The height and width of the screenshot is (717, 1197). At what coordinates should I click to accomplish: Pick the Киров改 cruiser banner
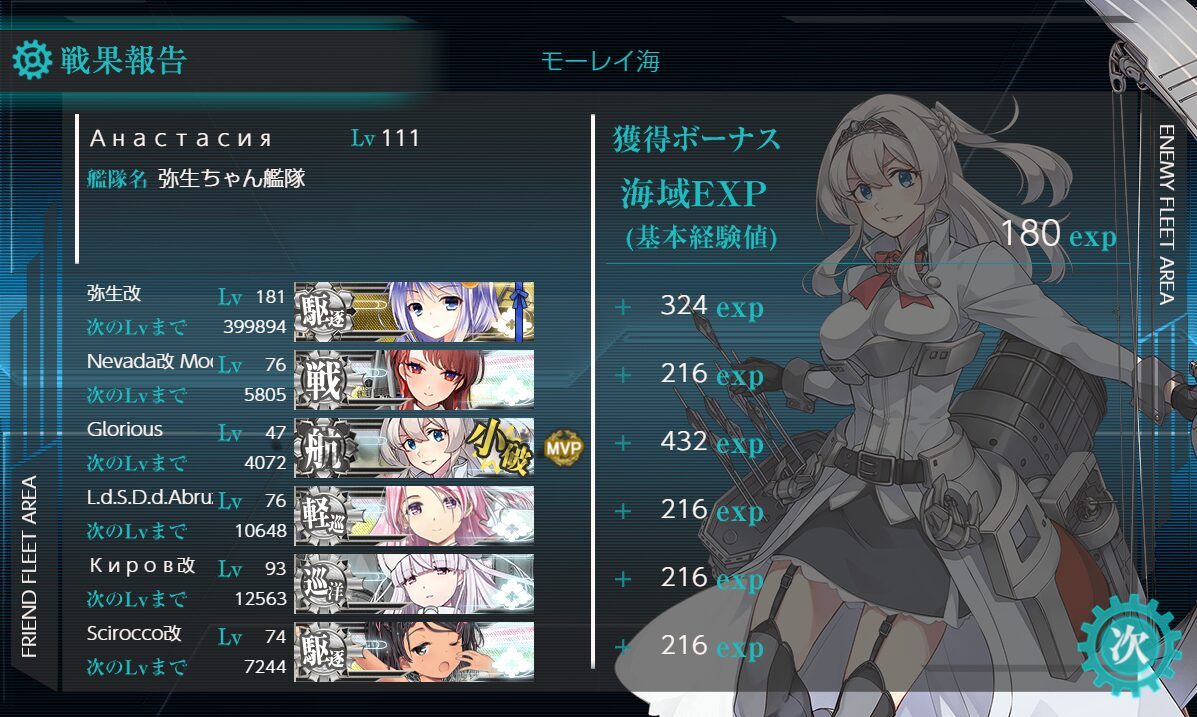[x=414, y=584]
